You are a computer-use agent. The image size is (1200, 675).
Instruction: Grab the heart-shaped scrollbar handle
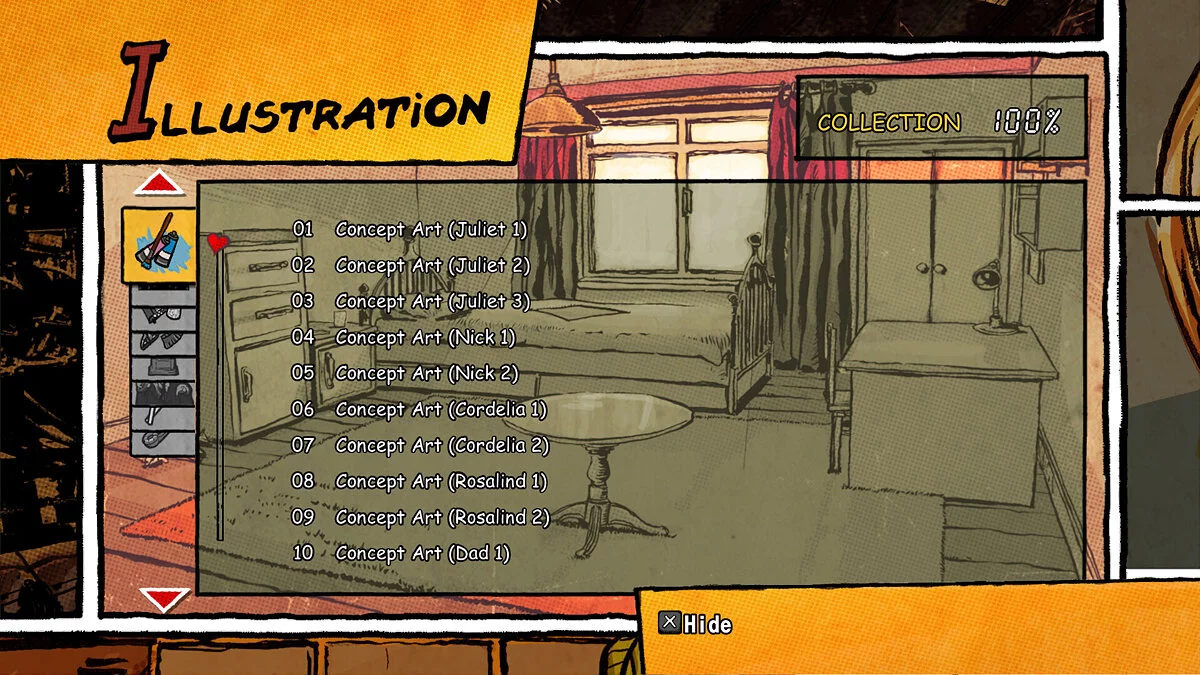coord(218,243)
